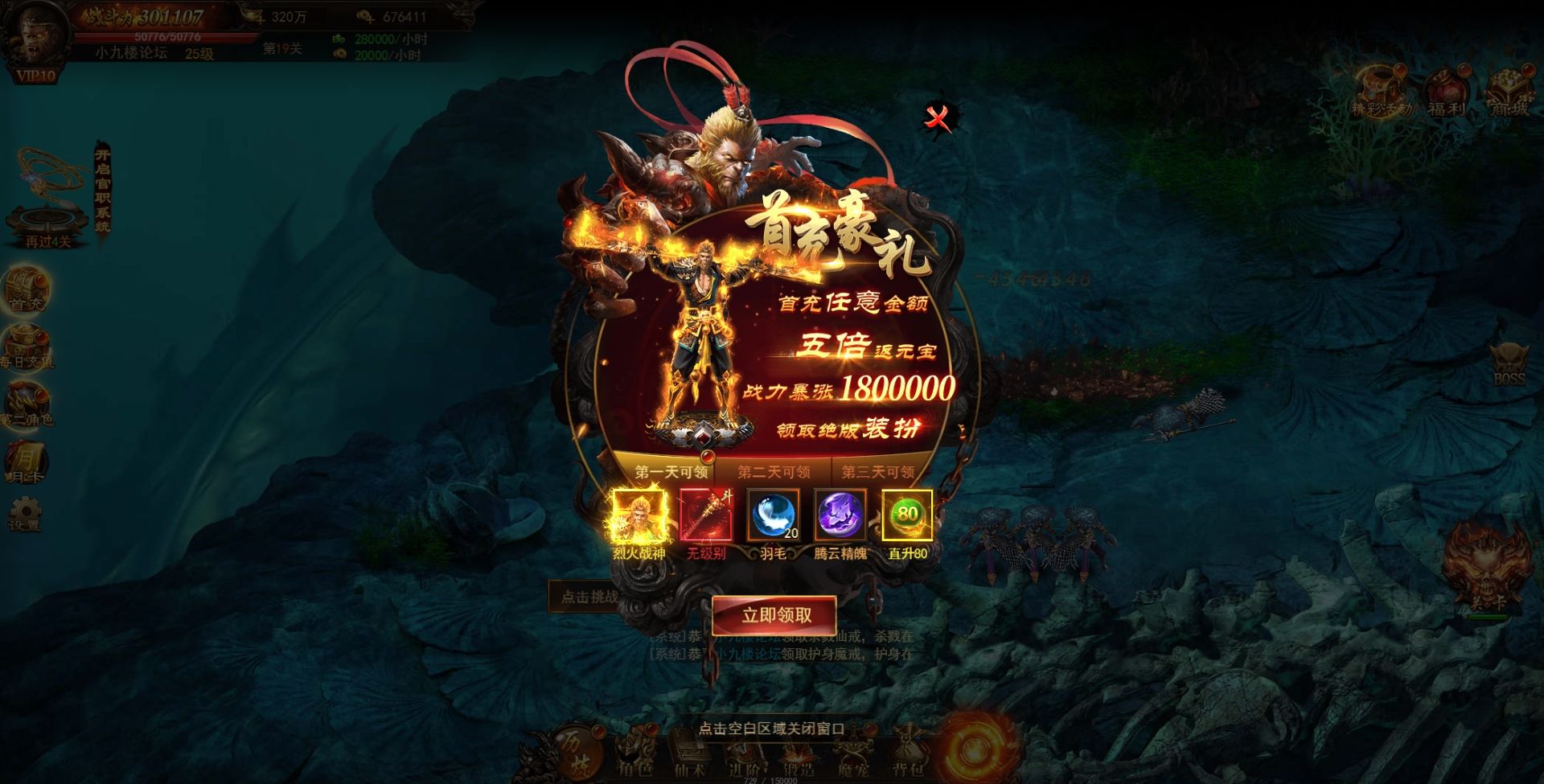The image size is (1544, 784).
Task: Switch to the 第三天可领 tab
Action: (x=877, y=472)
